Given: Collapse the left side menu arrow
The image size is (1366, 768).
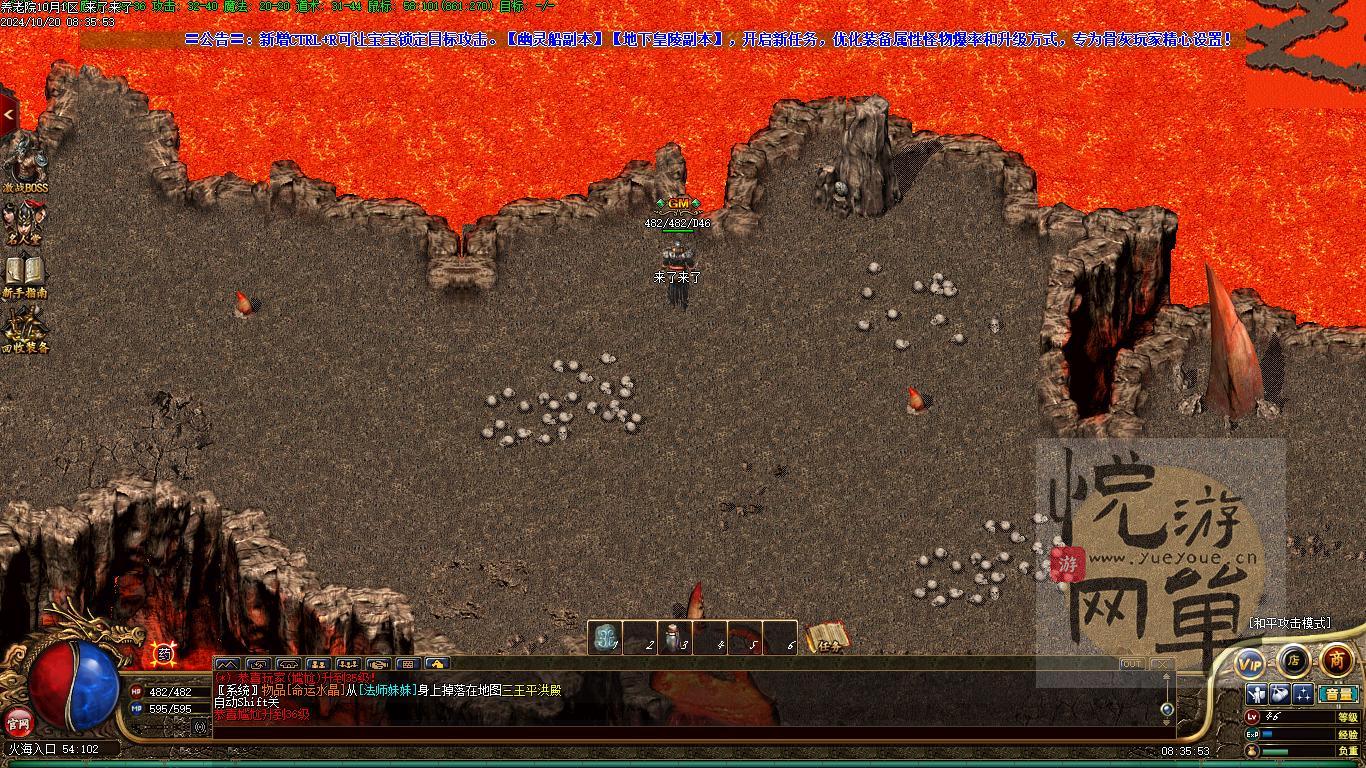Looking at the screenshot, I should click(x=8, y=115).
